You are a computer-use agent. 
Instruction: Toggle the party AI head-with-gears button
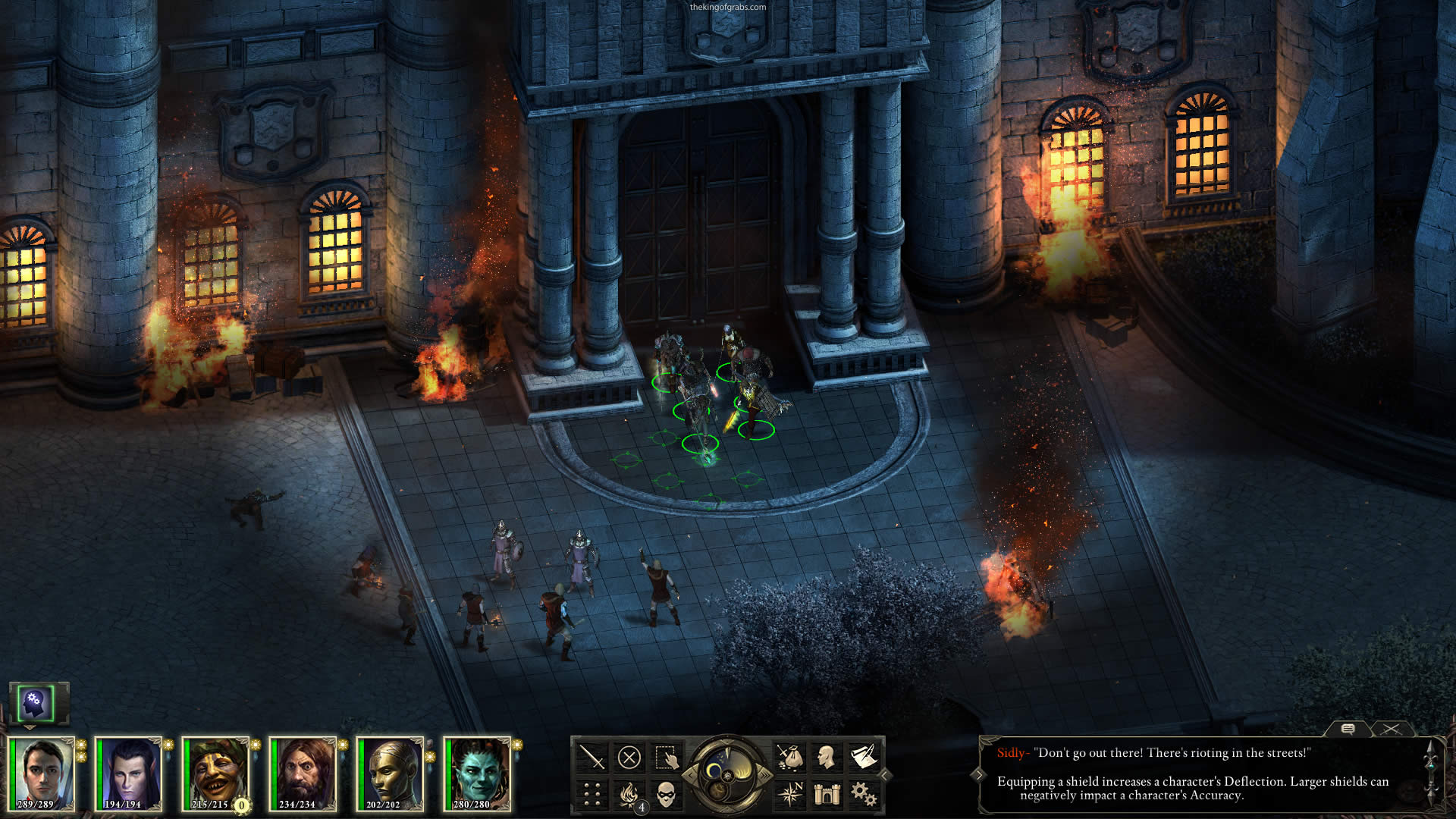(x=35, y=703)
